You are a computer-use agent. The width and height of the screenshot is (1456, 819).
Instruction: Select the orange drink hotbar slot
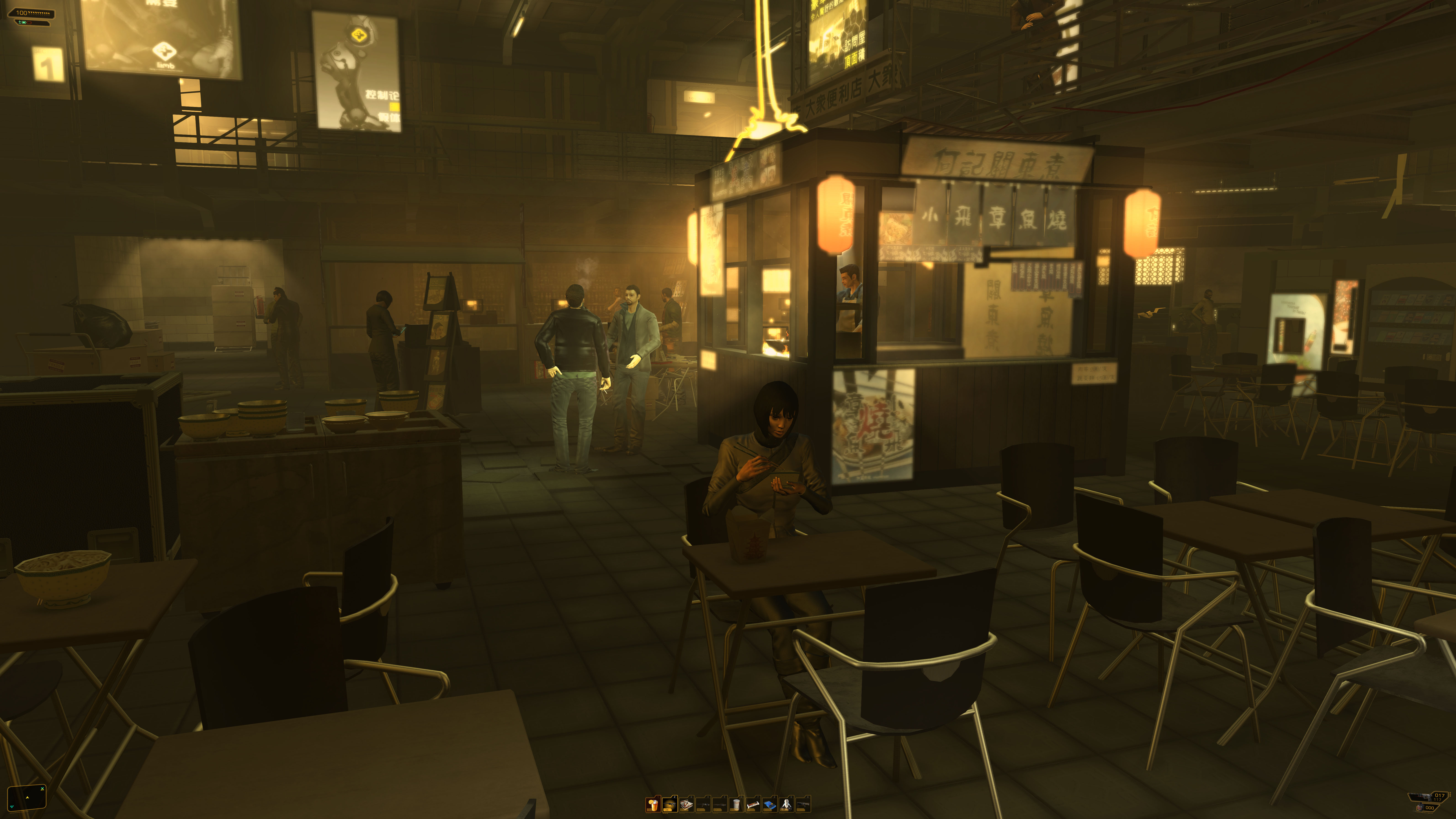[653, 804]
